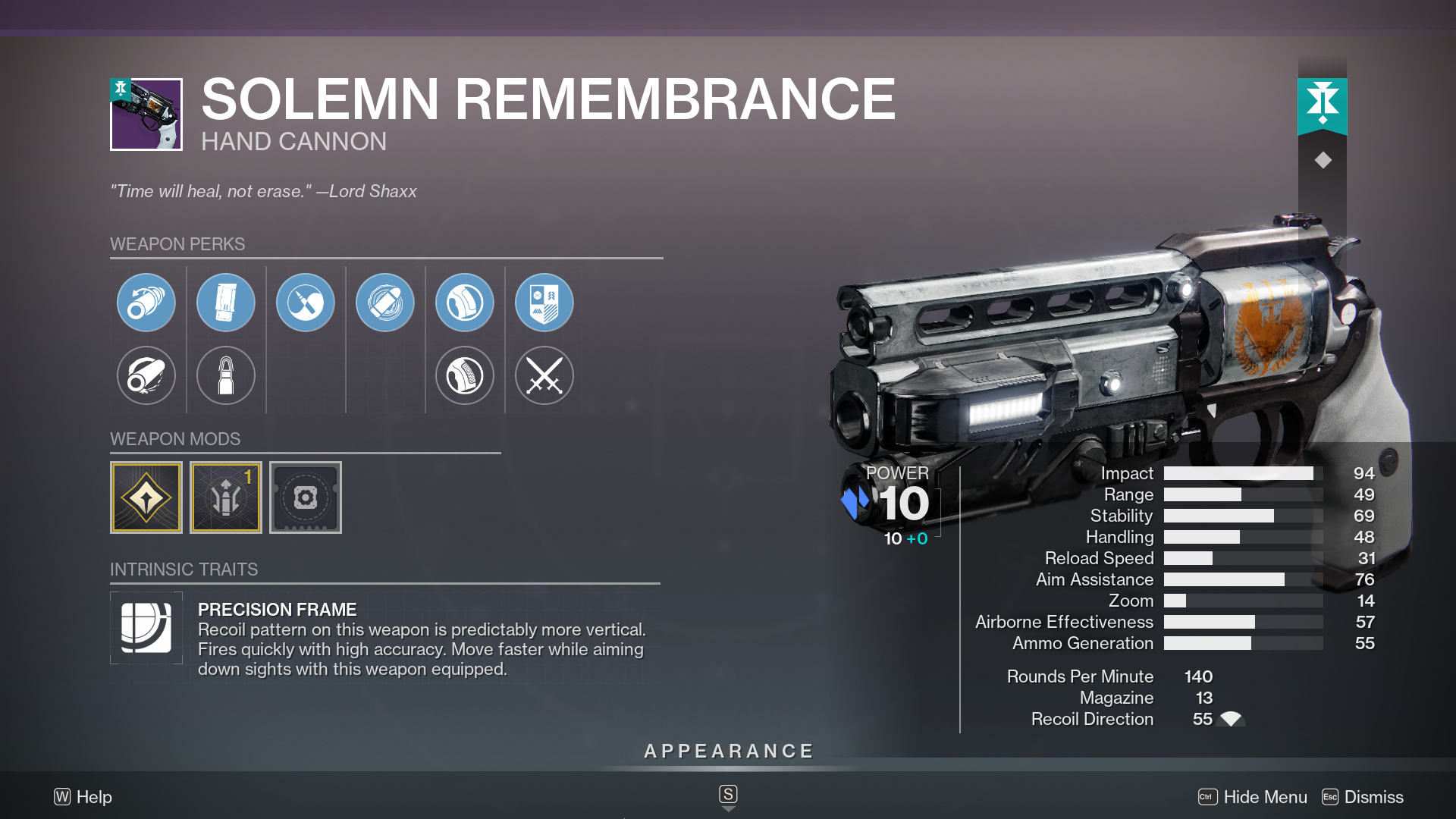1456x819 pixels.
Task: Select the weapon mod showing counter 1
Action: pyautogui.click(x=226, y=497)
